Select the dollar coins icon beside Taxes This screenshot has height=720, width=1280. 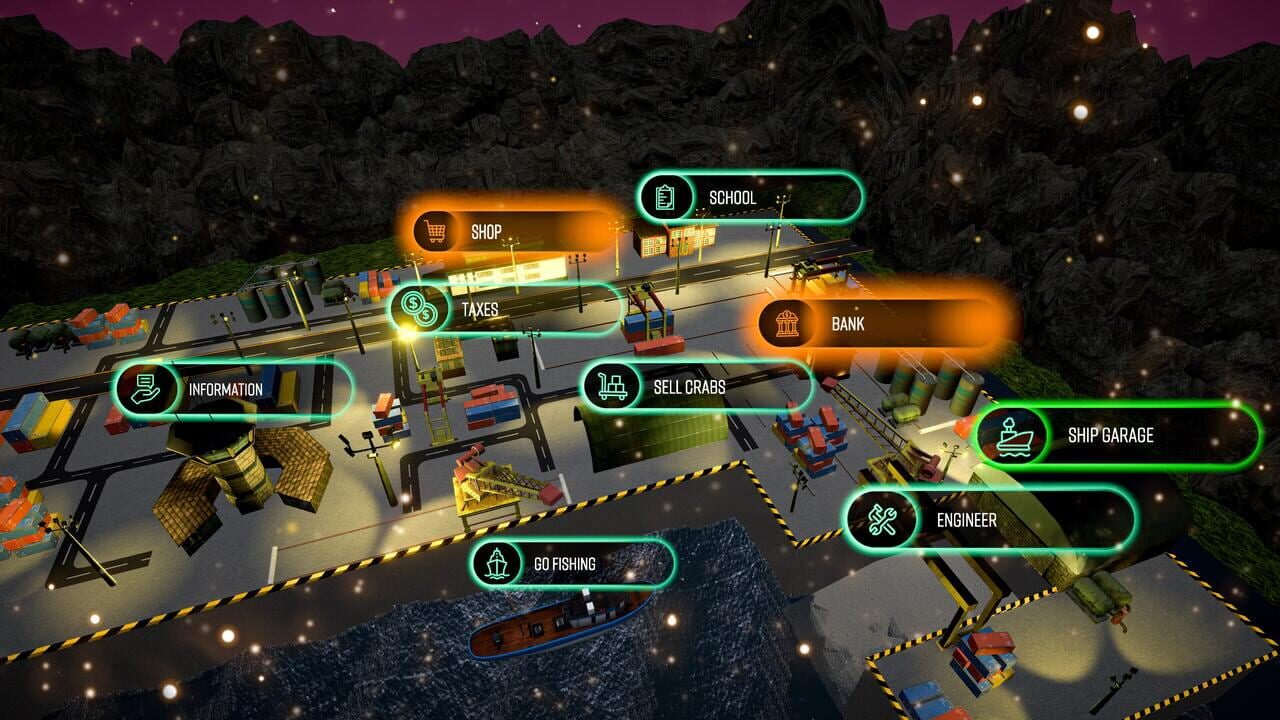[x=419, y=310]
